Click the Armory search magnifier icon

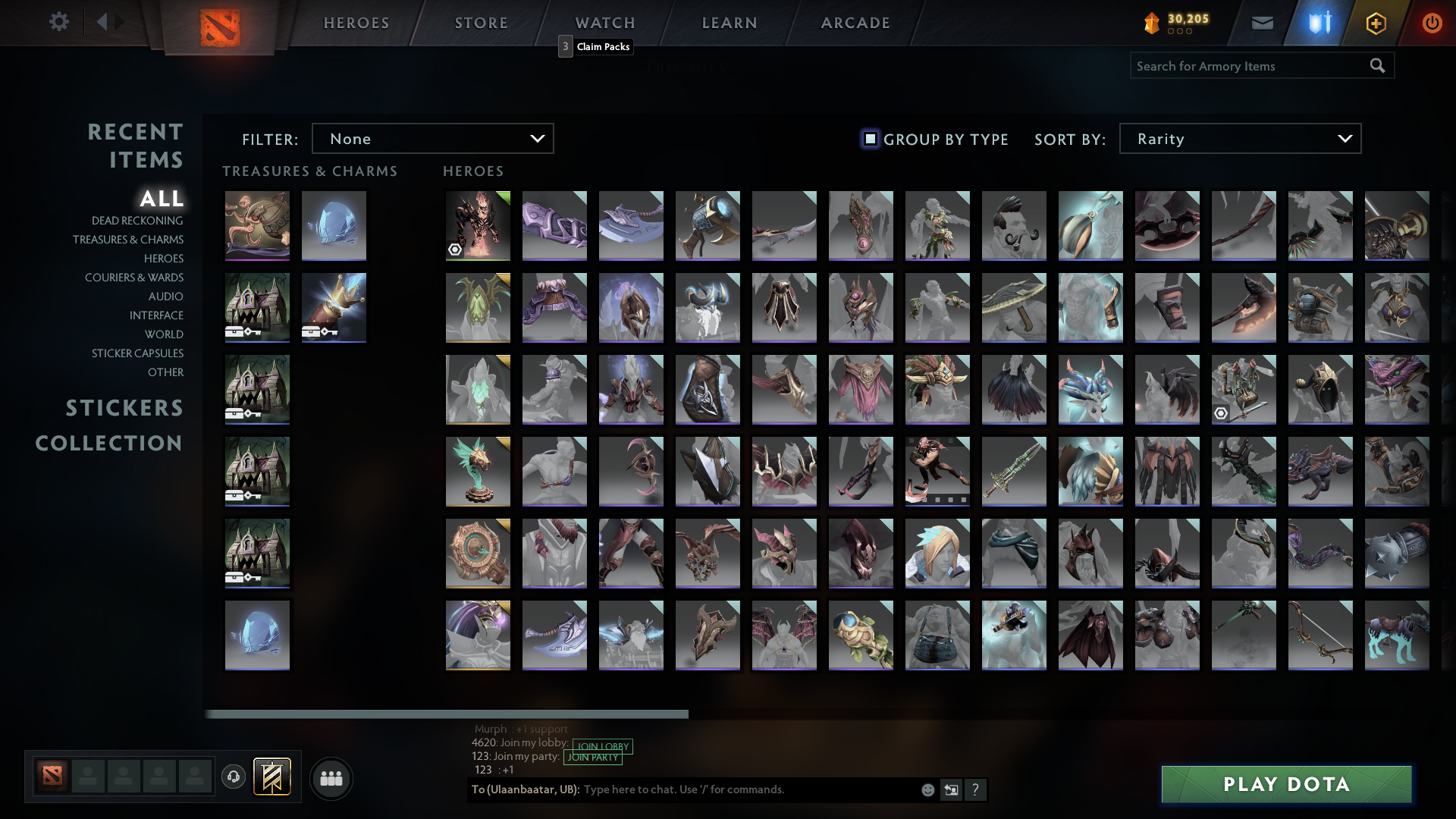[x=1377, y=66]
